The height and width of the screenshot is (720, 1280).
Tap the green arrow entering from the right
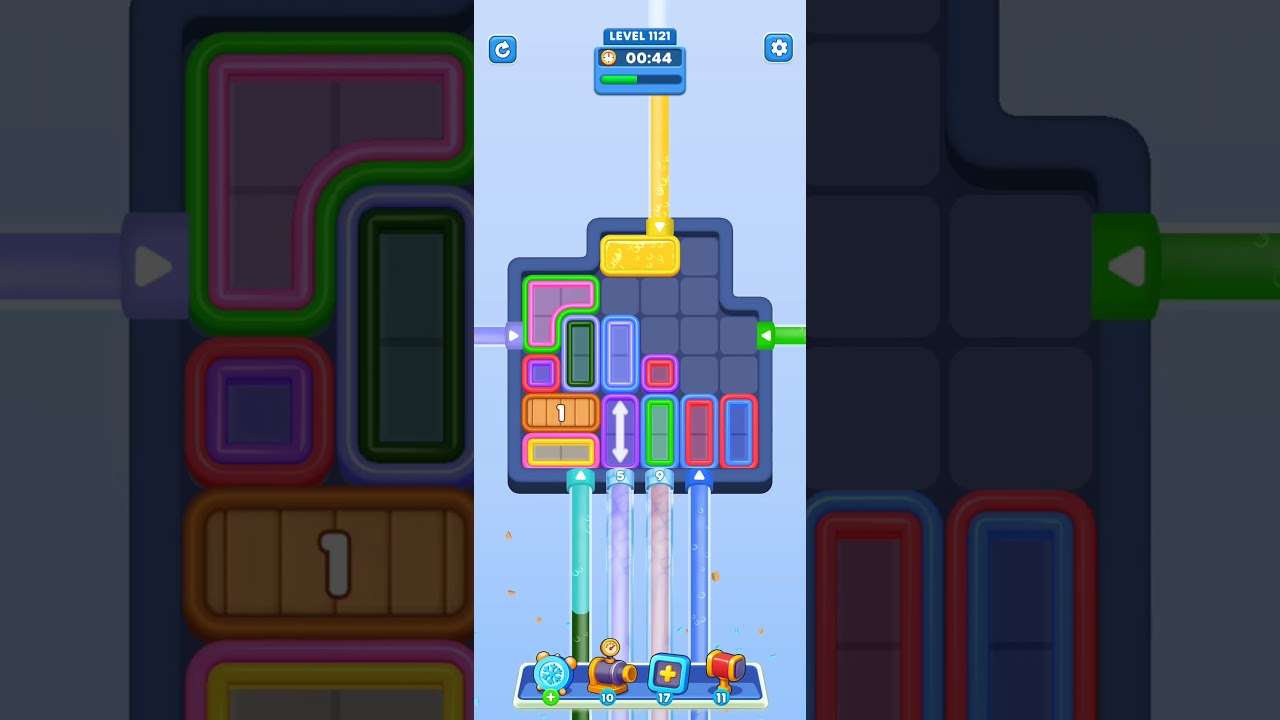[x=768, y=336]
